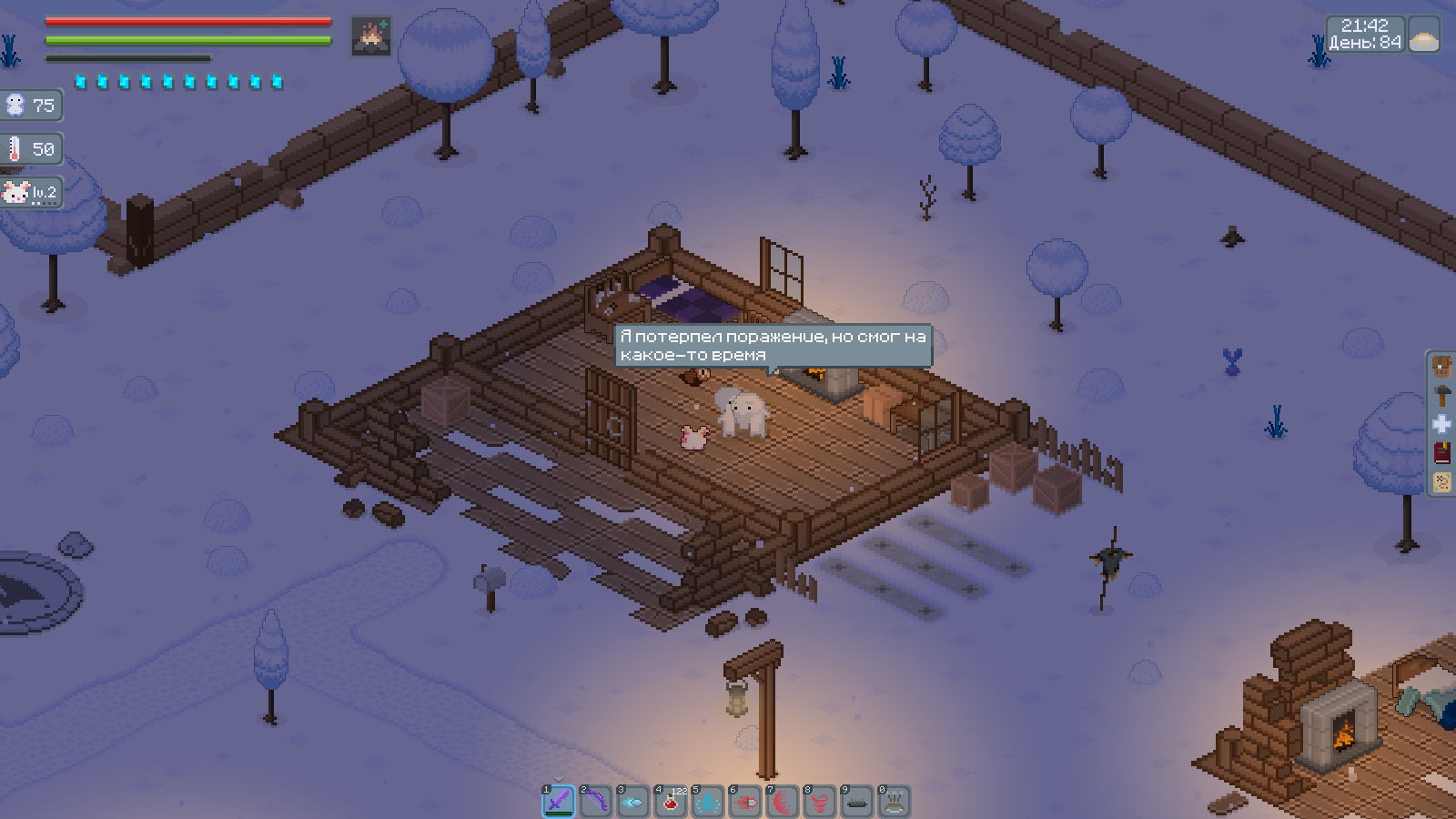The image size is (1456, 819).
Task: Select the purple sword hotbar slot
Action: (x=559, y=802)
